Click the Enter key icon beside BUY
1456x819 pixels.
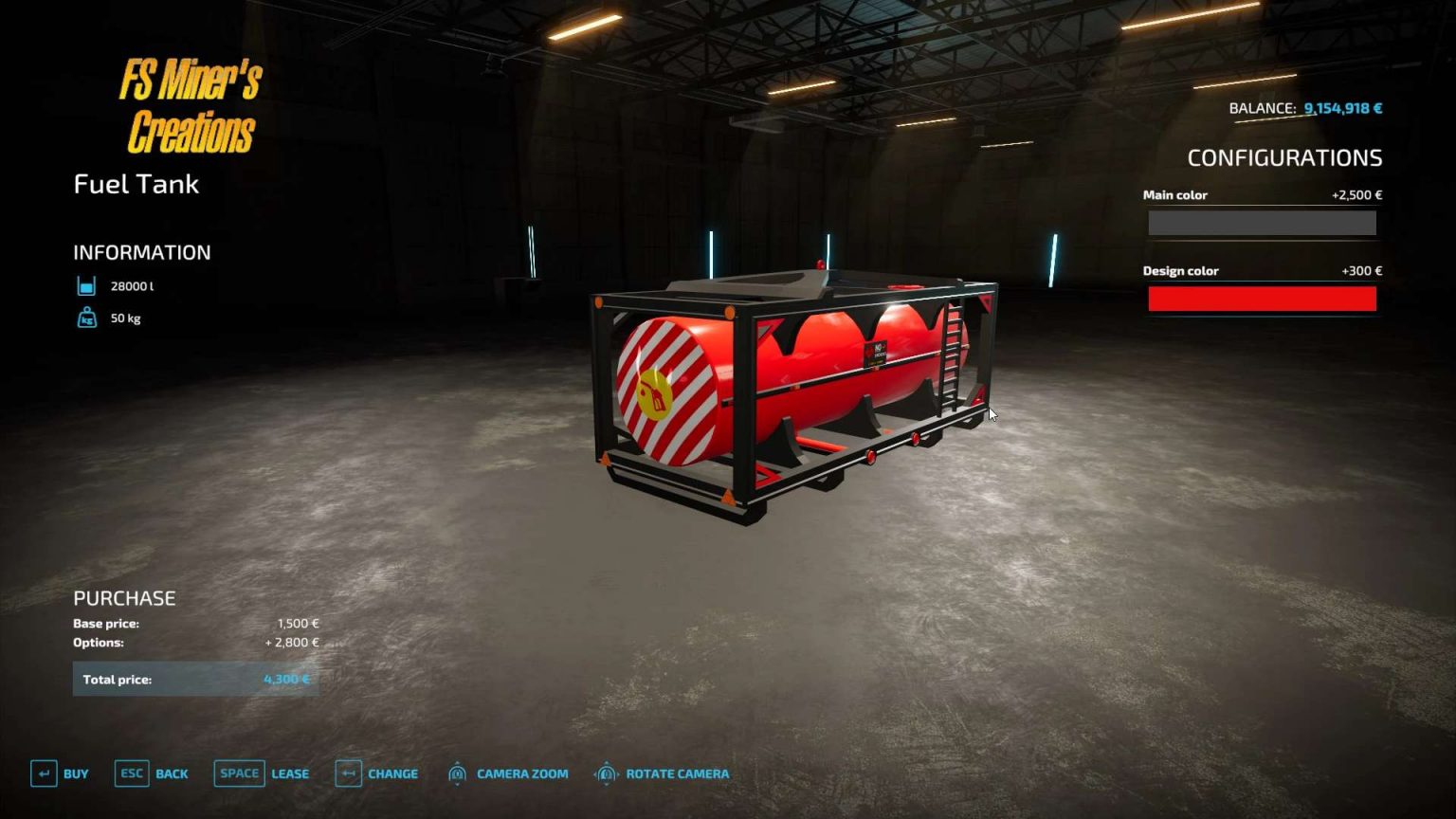pos(42,773)
